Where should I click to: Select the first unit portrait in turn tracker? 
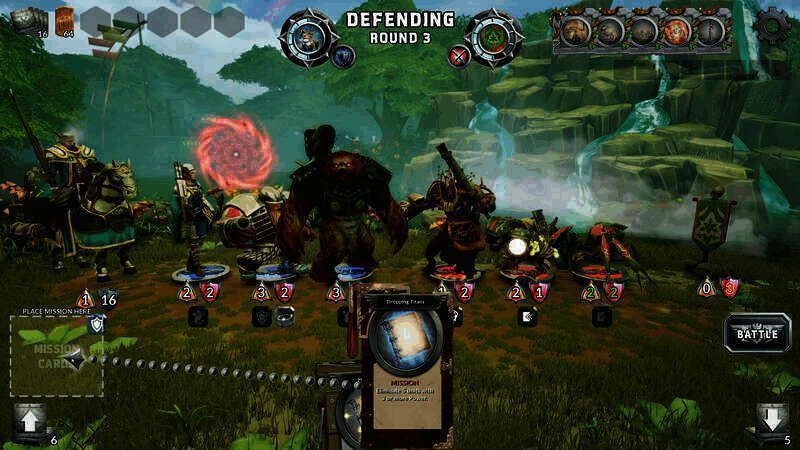(576, 31)
